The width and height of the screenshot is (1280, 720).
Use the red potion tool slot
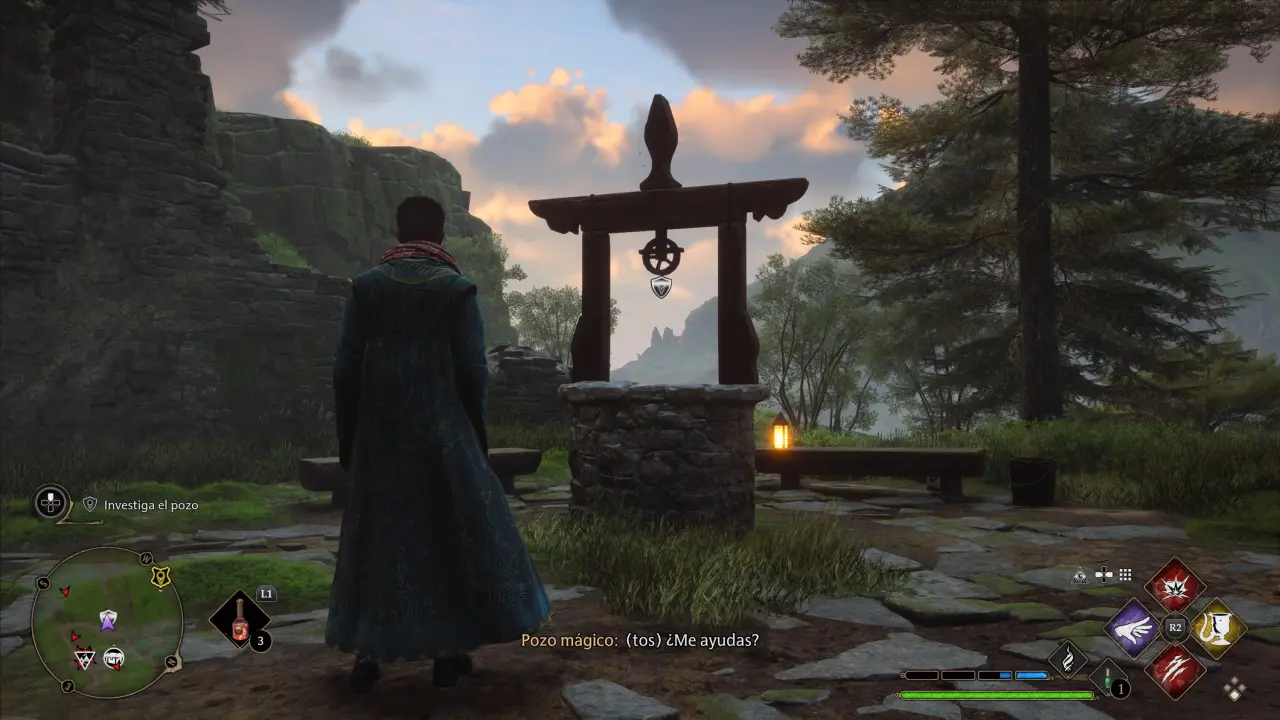point(240,620)
